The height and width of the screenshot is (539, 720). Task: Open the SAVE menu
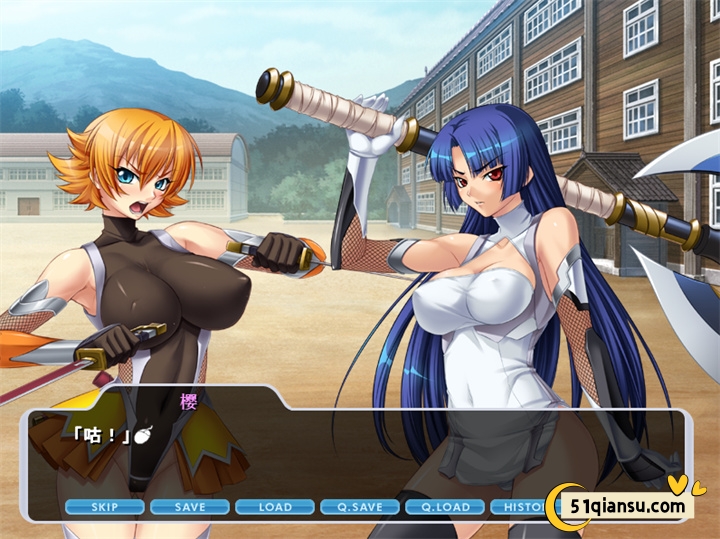189,507
